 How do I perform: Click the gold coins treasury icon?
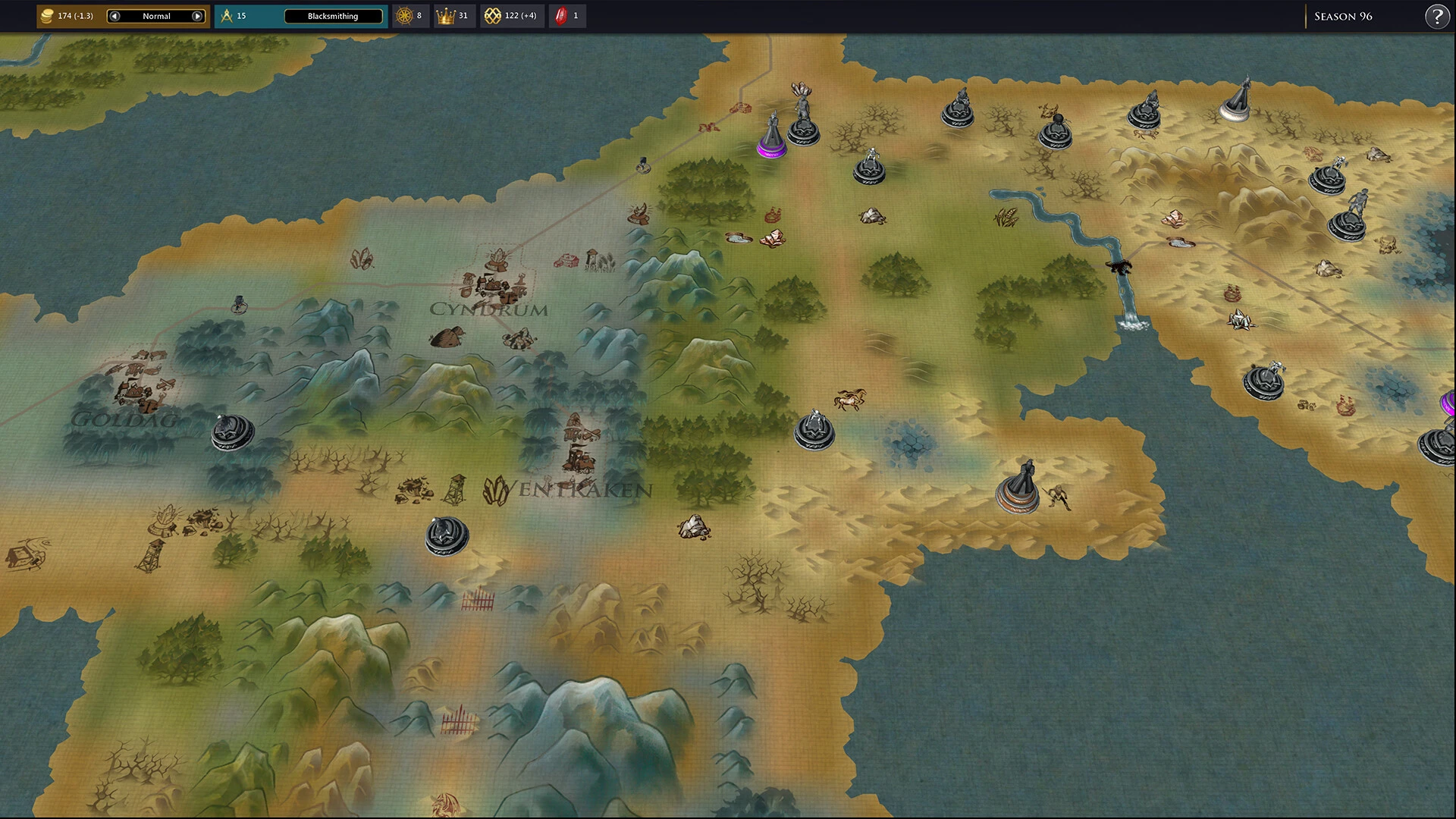pyautogui.click(x=47, y=16)
